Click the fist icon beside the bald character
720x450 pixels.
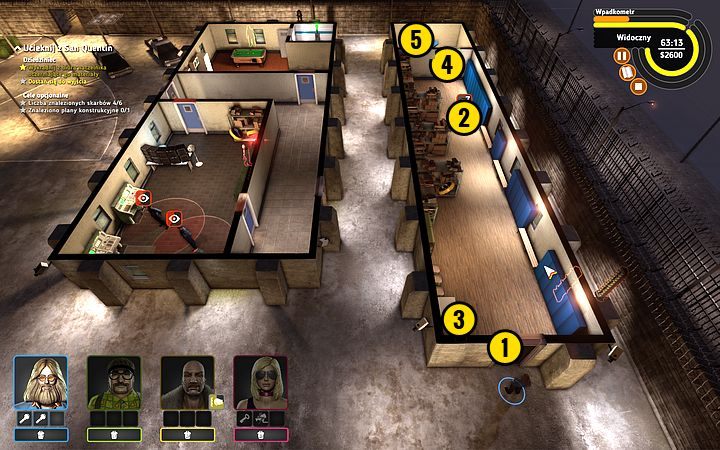click(217, 402)
